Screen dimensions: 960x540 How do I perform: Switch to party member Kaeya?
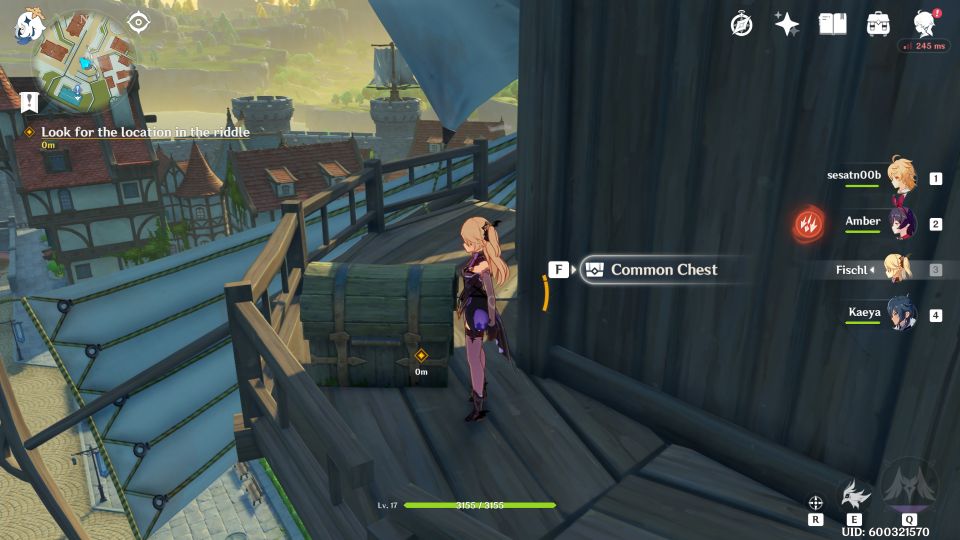click(901, 315)
